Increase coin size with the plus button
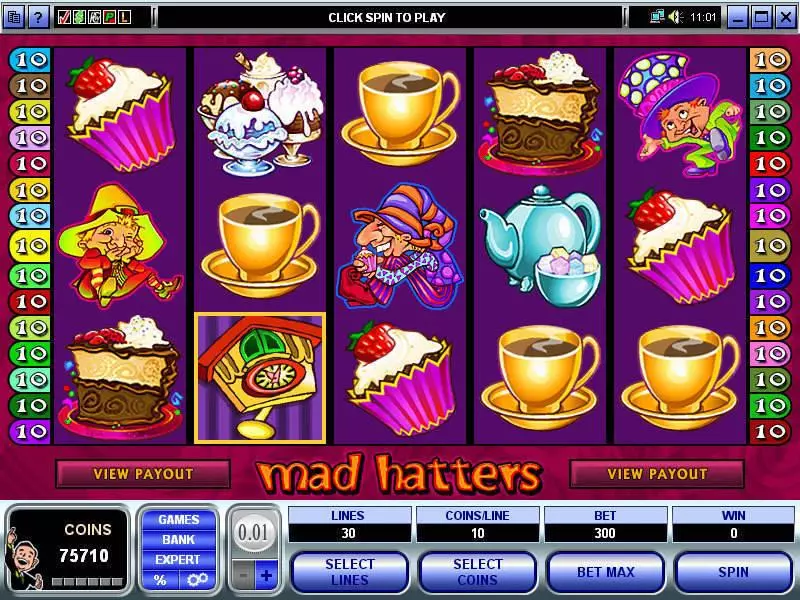Image resolution: width=800 pixels, height=600 pixels. 266,577
